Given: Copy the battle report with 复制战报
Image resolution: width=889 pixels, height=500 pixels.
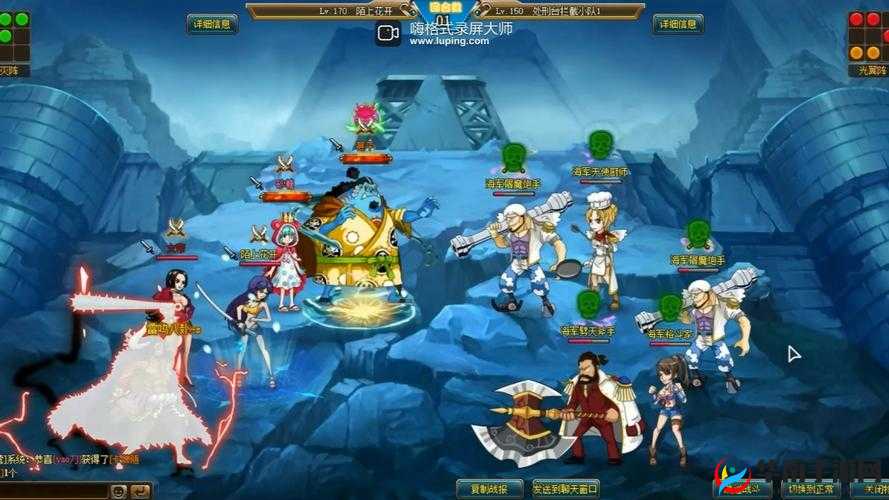Looking at the screenshot, I should click(488, 489).
